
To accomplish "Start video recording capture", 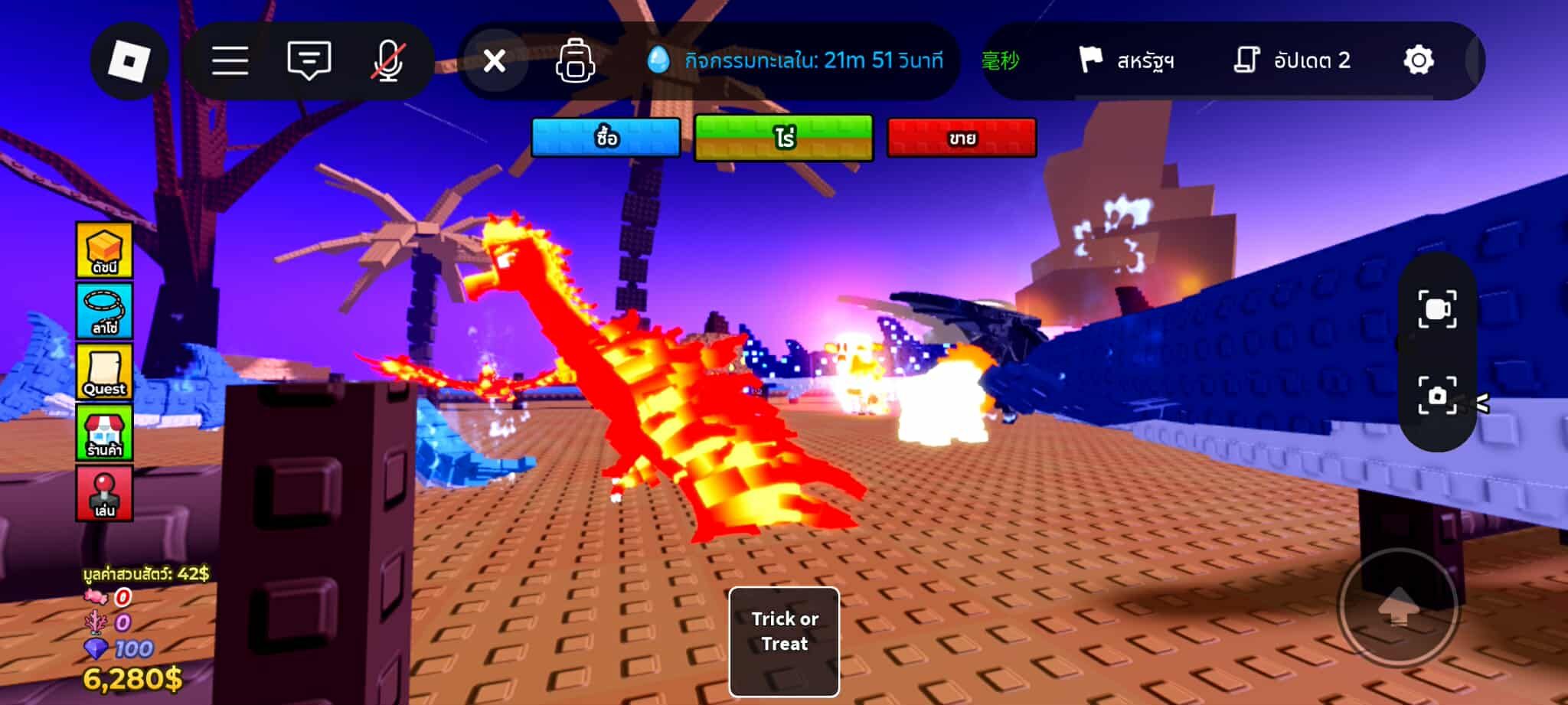I will click(1437, 309).
